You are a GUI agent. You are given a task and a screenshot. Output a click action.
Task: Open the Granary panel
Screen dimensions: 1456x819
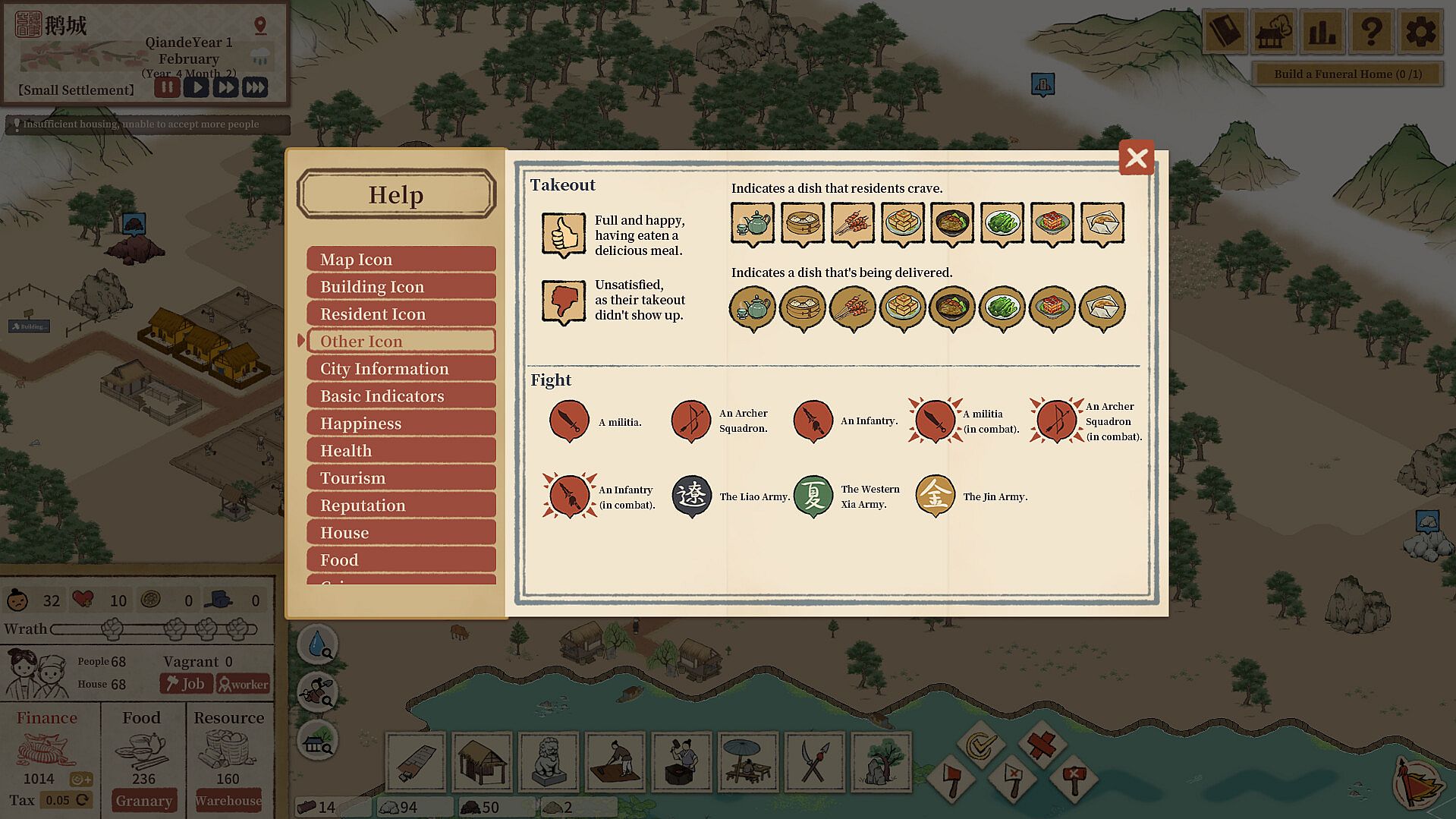tap(143, 800)
